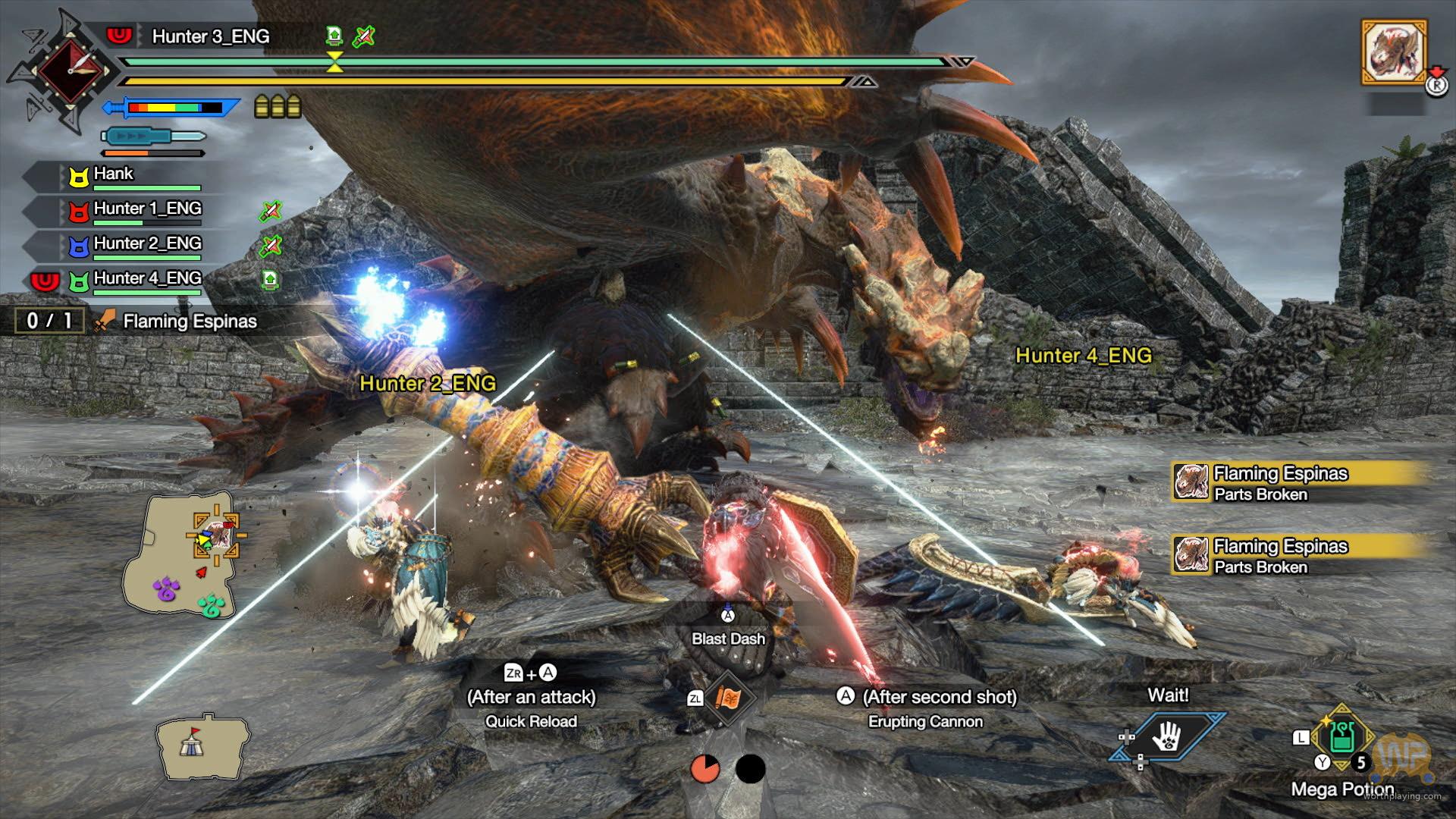Click the Flaming Espinas target monster icon
This screenshot has width=1456, height=819.
(1395, 52)
